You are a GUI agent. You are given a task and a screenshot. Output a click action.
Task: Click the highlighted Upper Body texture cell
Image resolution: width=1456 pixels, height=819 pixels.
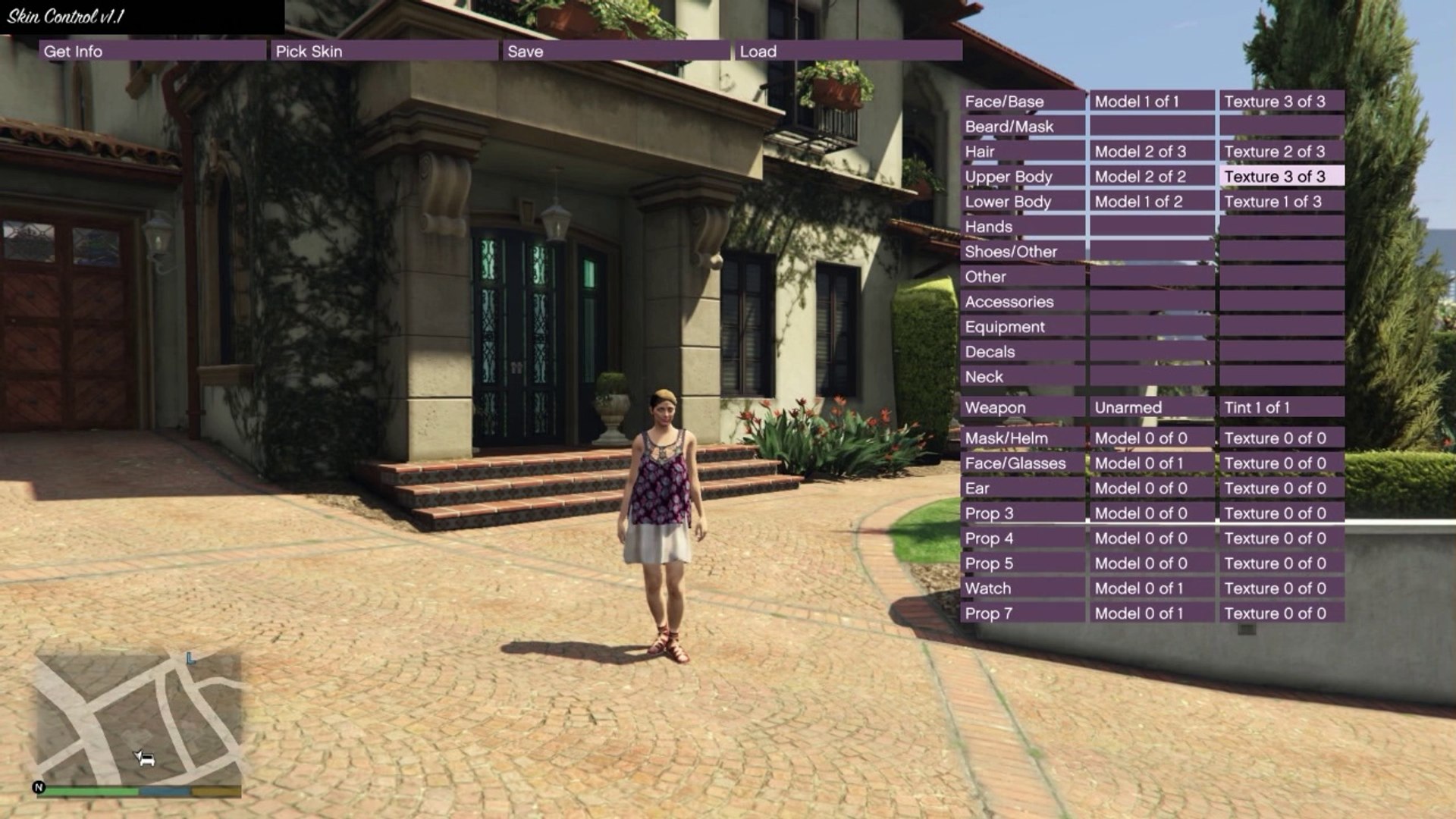(1282, 176)
